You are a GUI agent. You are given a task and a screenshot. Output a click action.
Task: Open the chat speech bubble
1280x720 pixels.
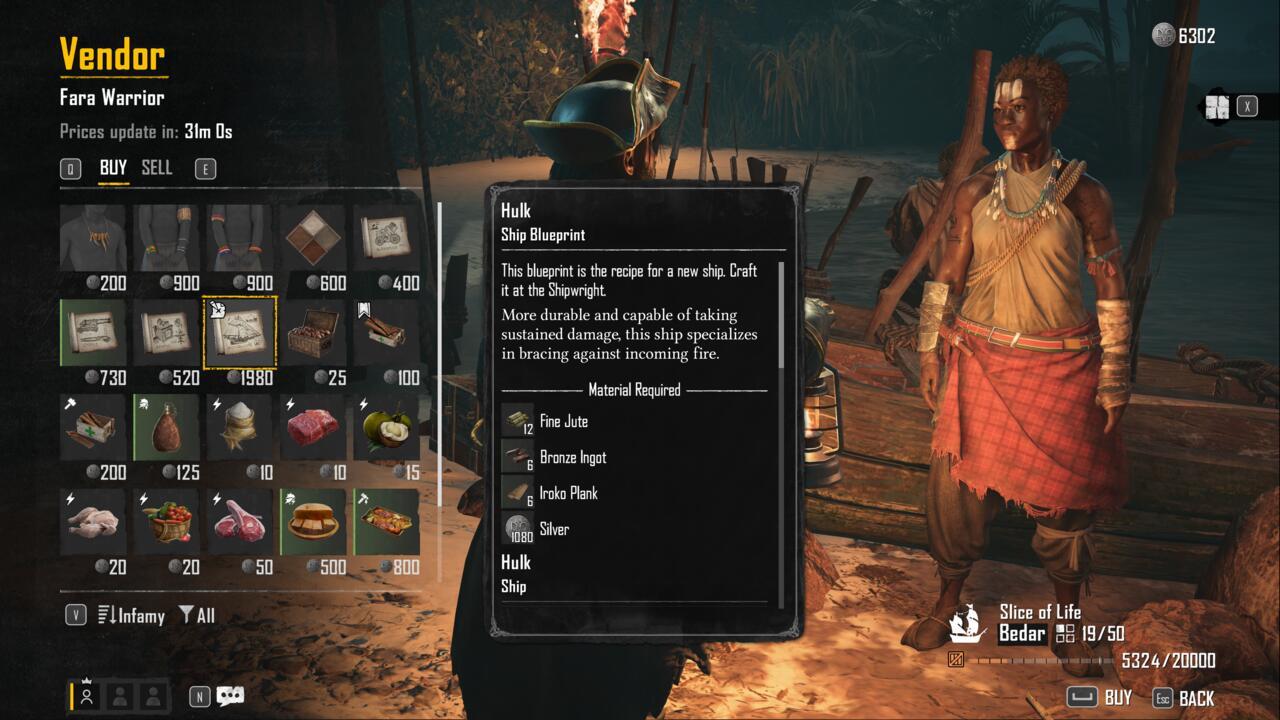tap(231, 696)
